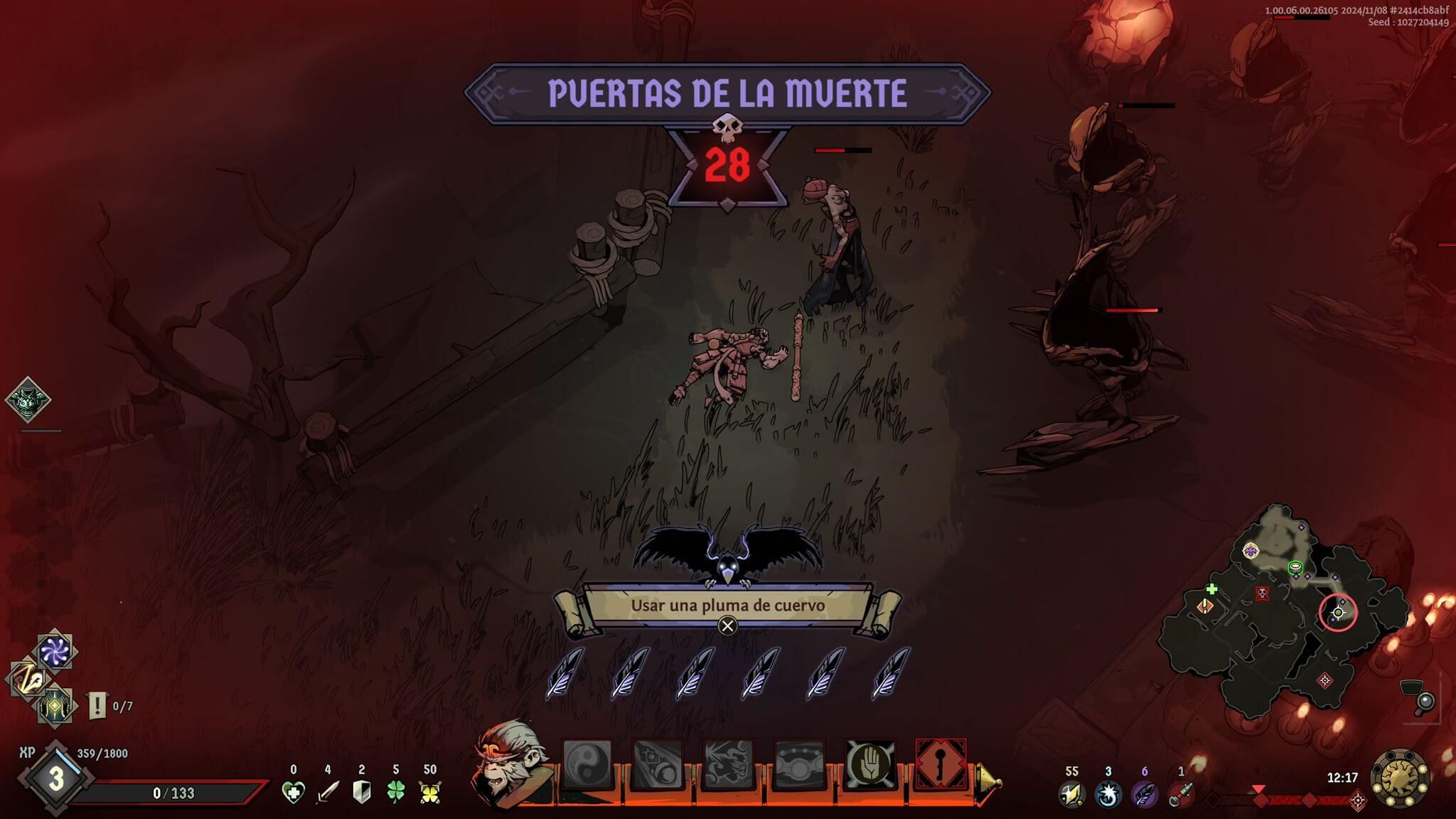Select the yin-yang passive ability icon
Image resolution: width=1456 pixels, height=819 pixels.
[587, 764]
